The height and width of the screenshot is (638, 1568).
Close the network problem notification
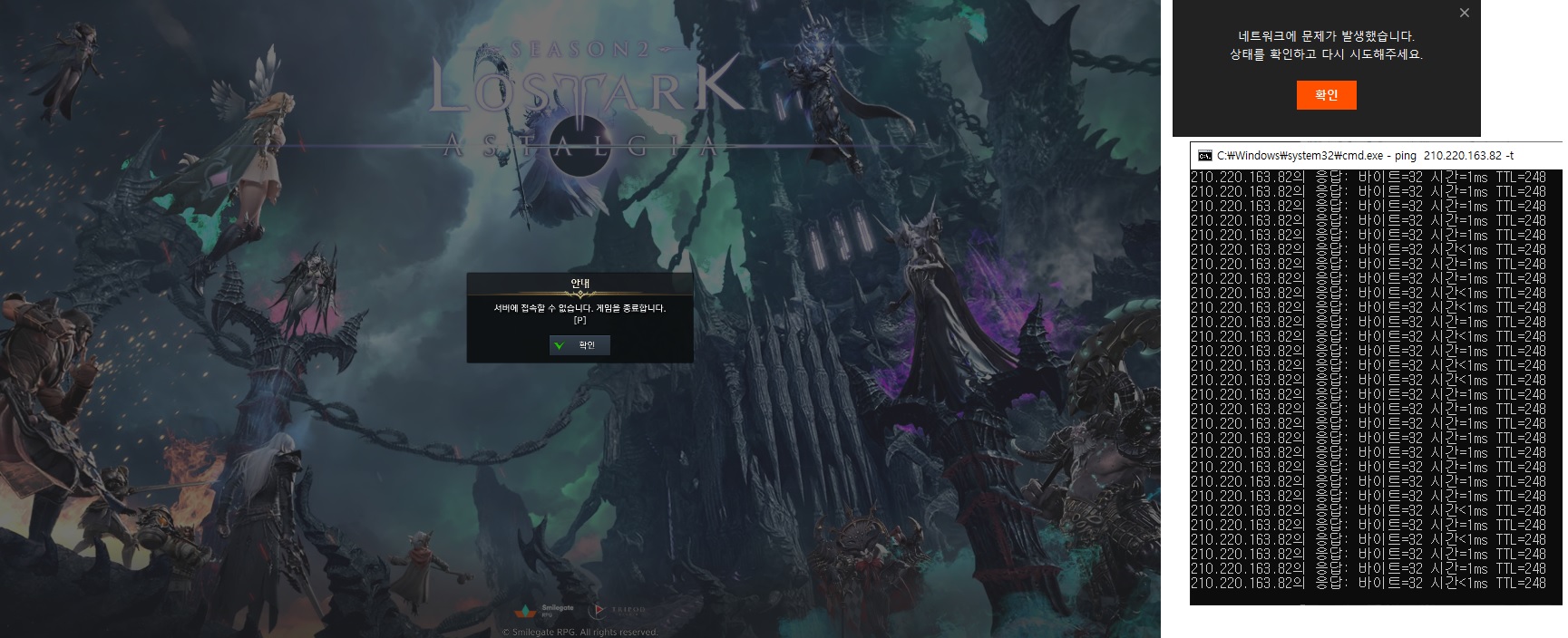(x=1464, y=13)
